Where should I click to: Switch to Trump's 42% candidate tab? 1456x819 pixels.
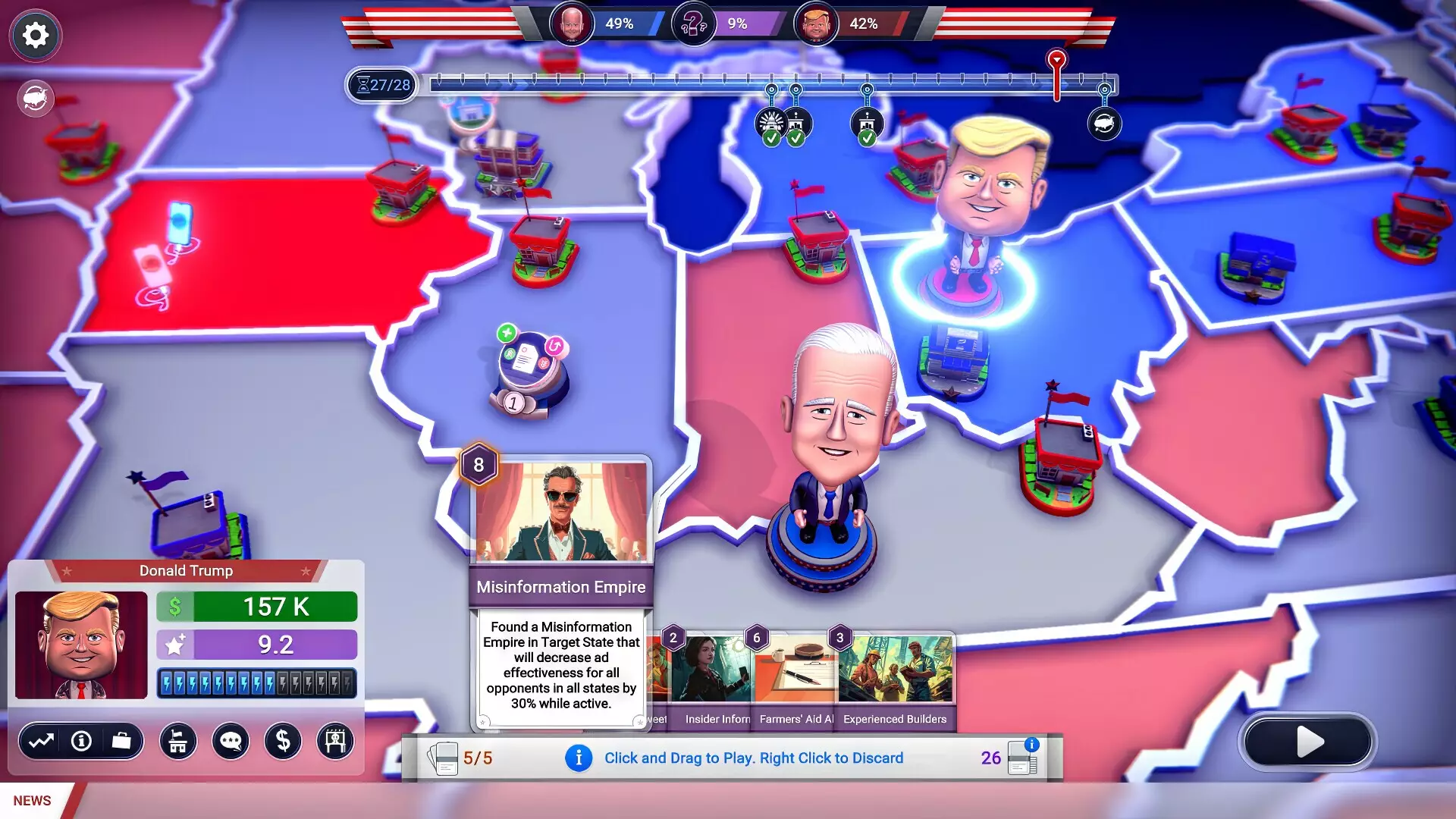817,24
